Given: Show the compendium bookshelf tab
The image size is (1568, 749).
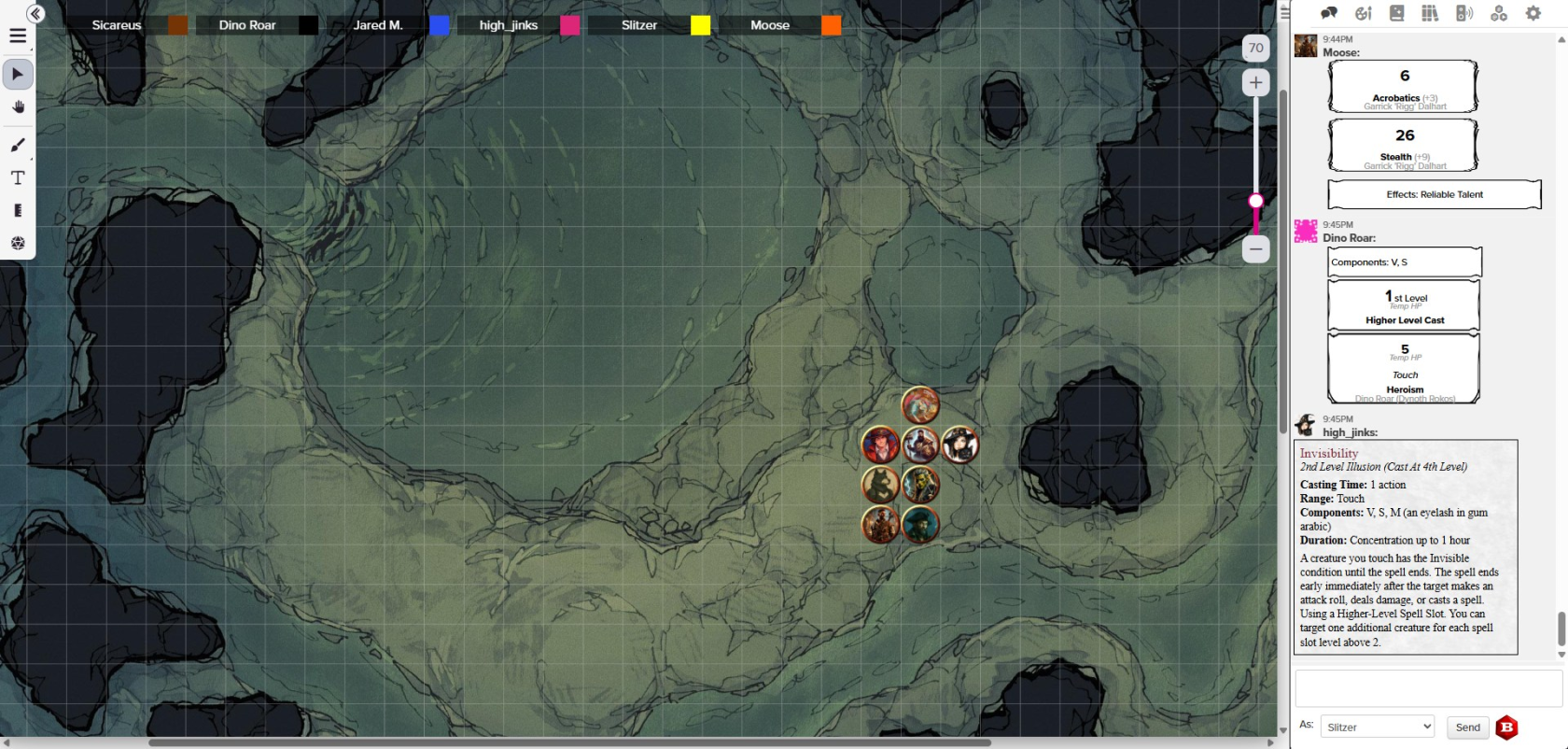Looking at the screenshot, I should 1430,13.
